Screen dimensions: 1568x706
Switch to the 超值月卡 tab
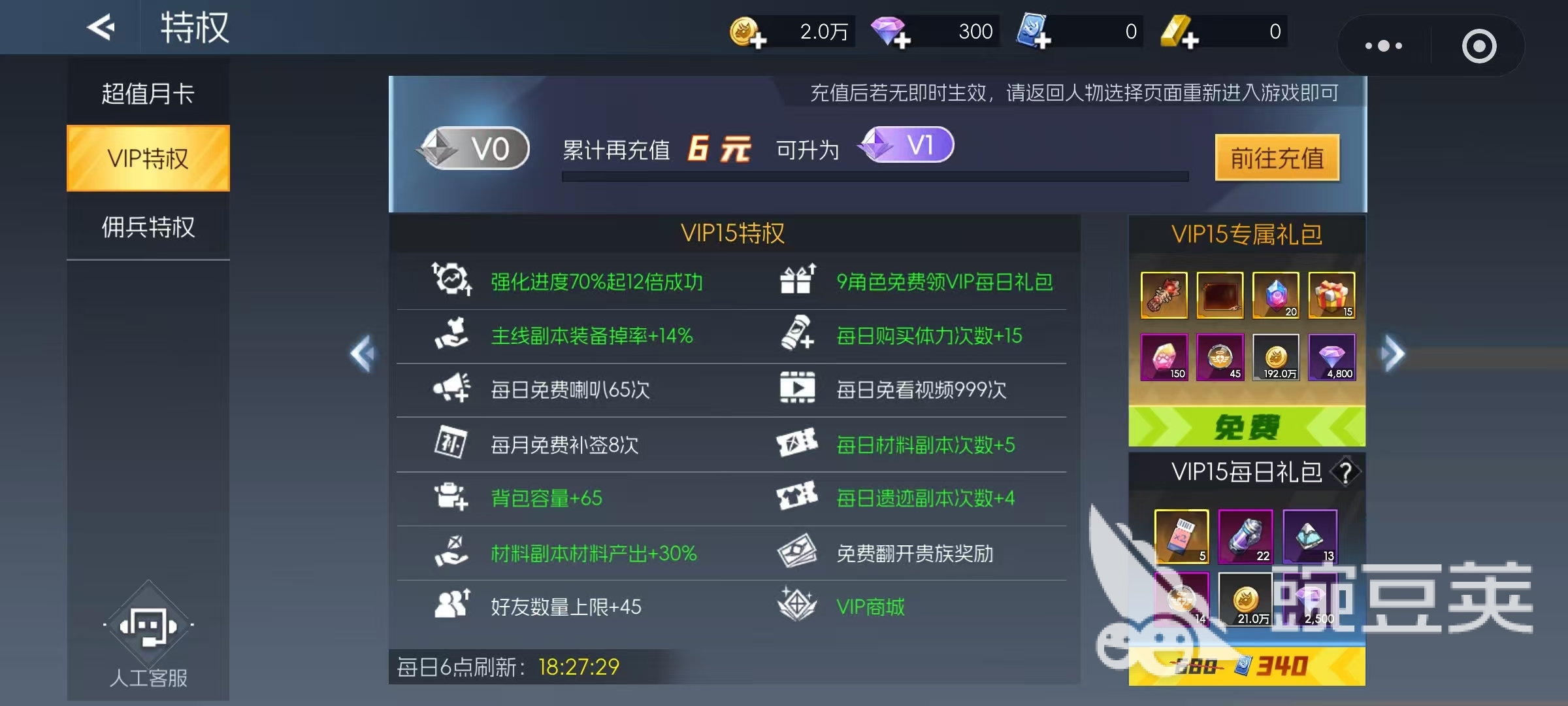[148, 93]
